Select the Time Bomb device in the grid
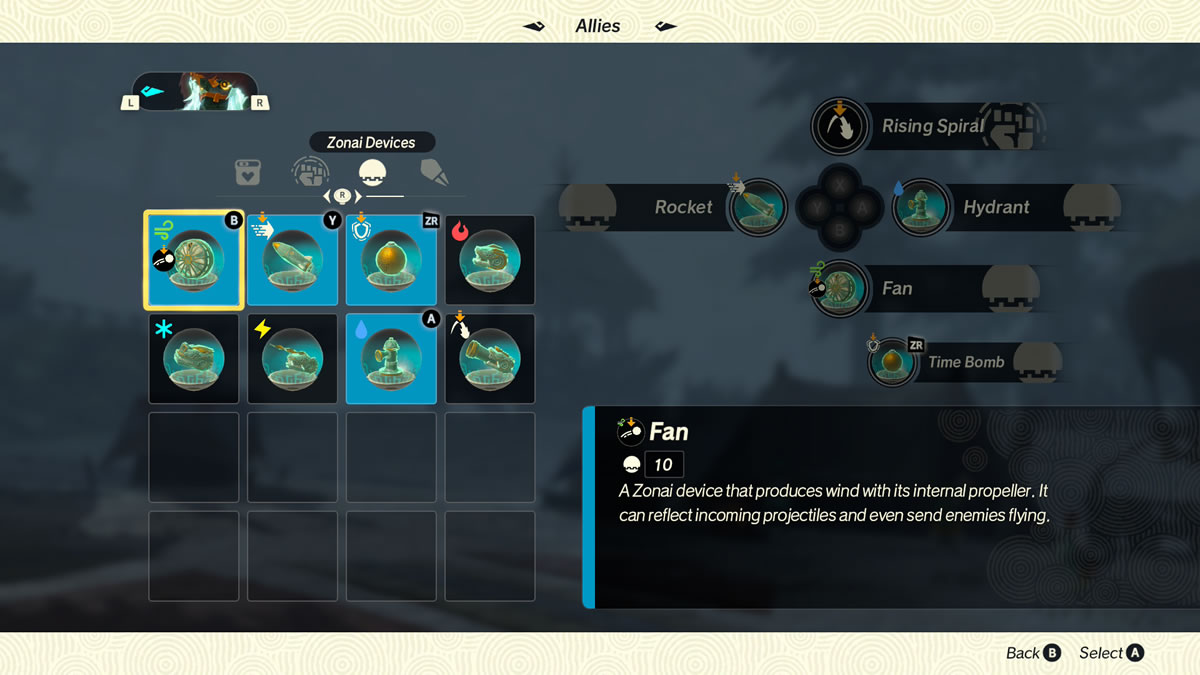The width and height of the screenshot is (1200, 675). coord(391,260)
